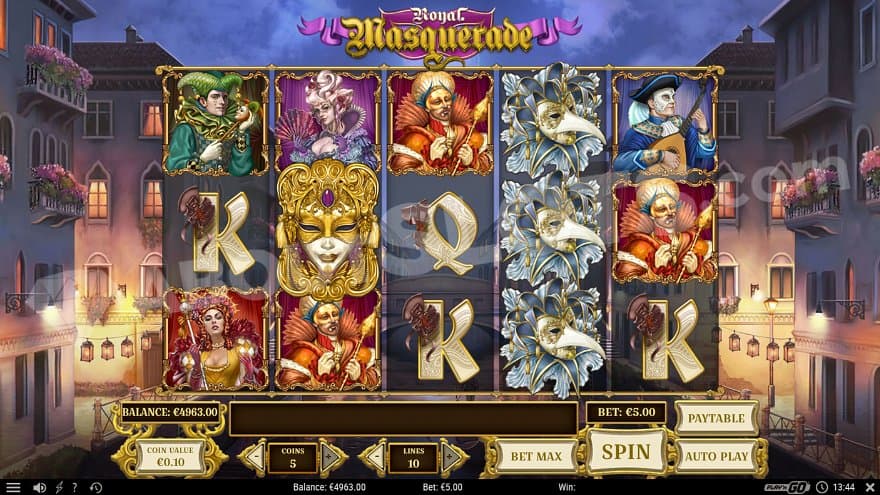This screenshot has width=880, height=495.
Task: Open the hamburger menu in bottom bar
Action: tap(13, 487)
